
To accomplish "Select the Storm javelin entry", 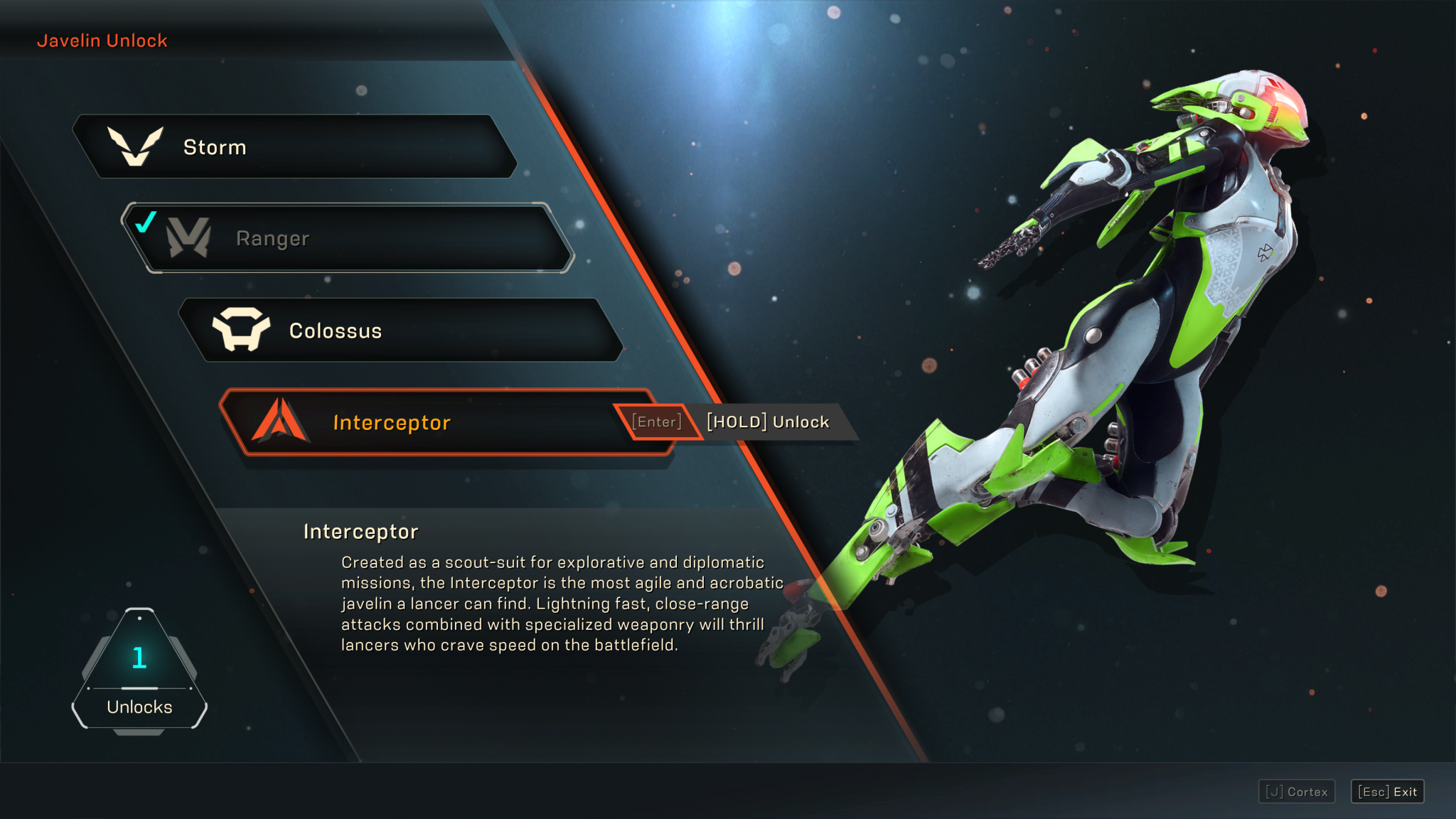I will click(x=295, y=146).
